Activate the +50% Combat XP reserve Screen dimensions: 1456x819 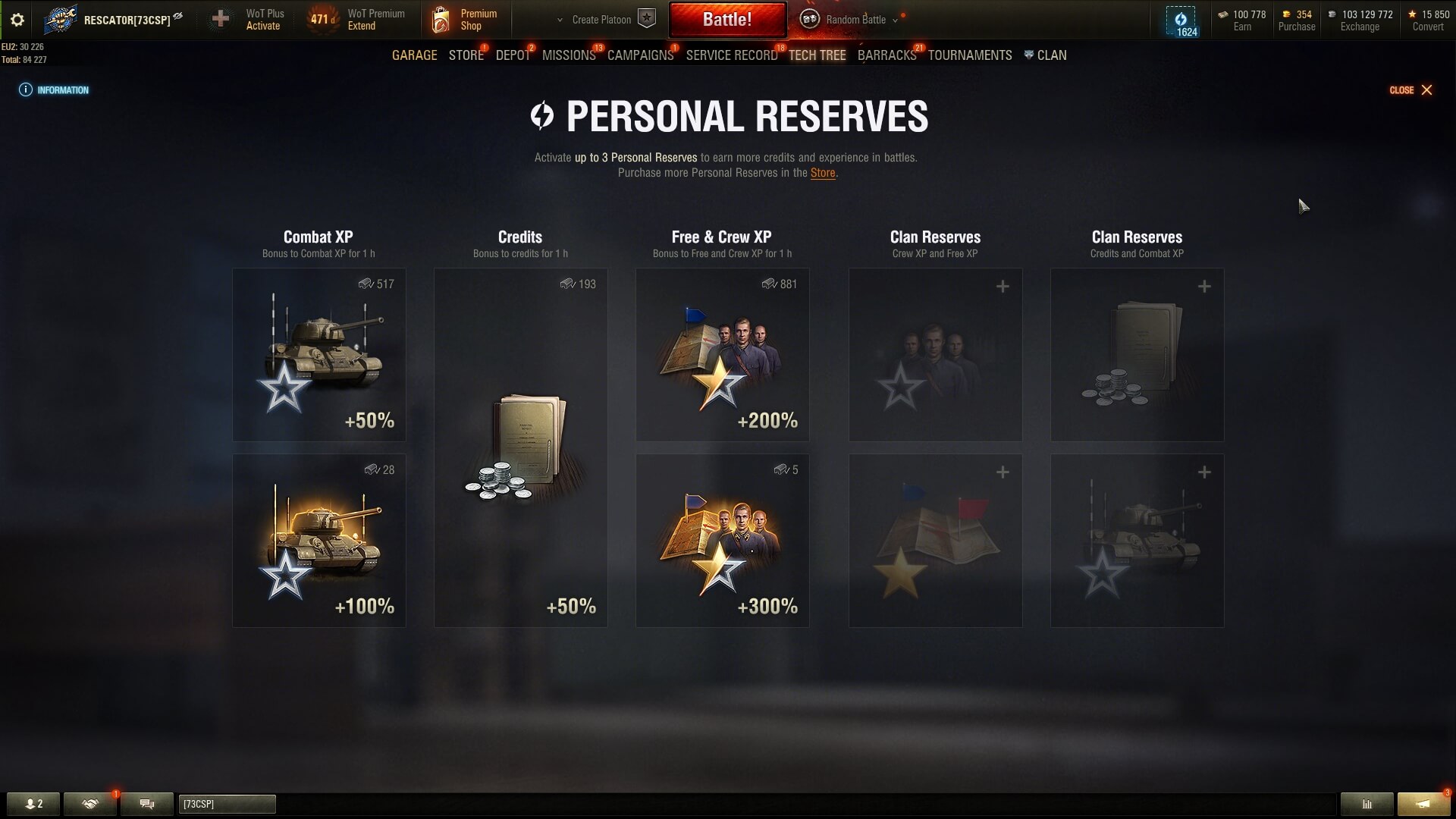click(318, 355)
